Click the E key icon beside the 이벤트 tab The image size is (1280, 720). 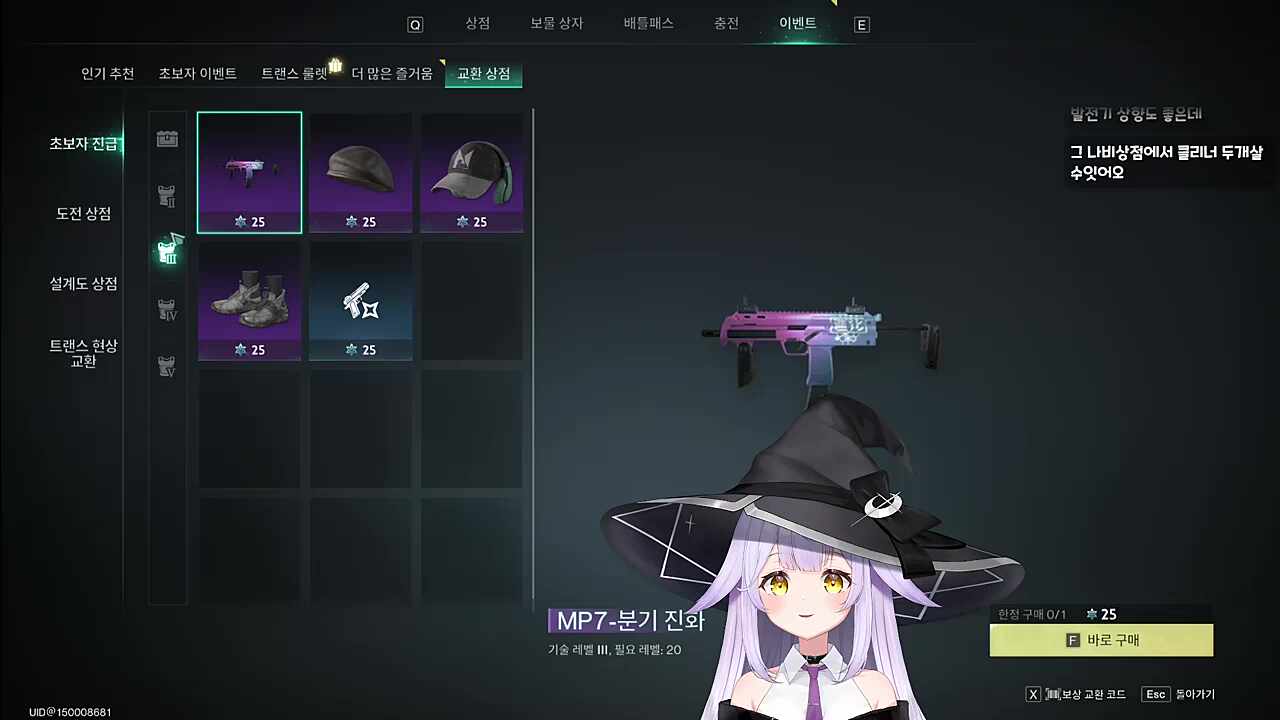tap(861, 24)
